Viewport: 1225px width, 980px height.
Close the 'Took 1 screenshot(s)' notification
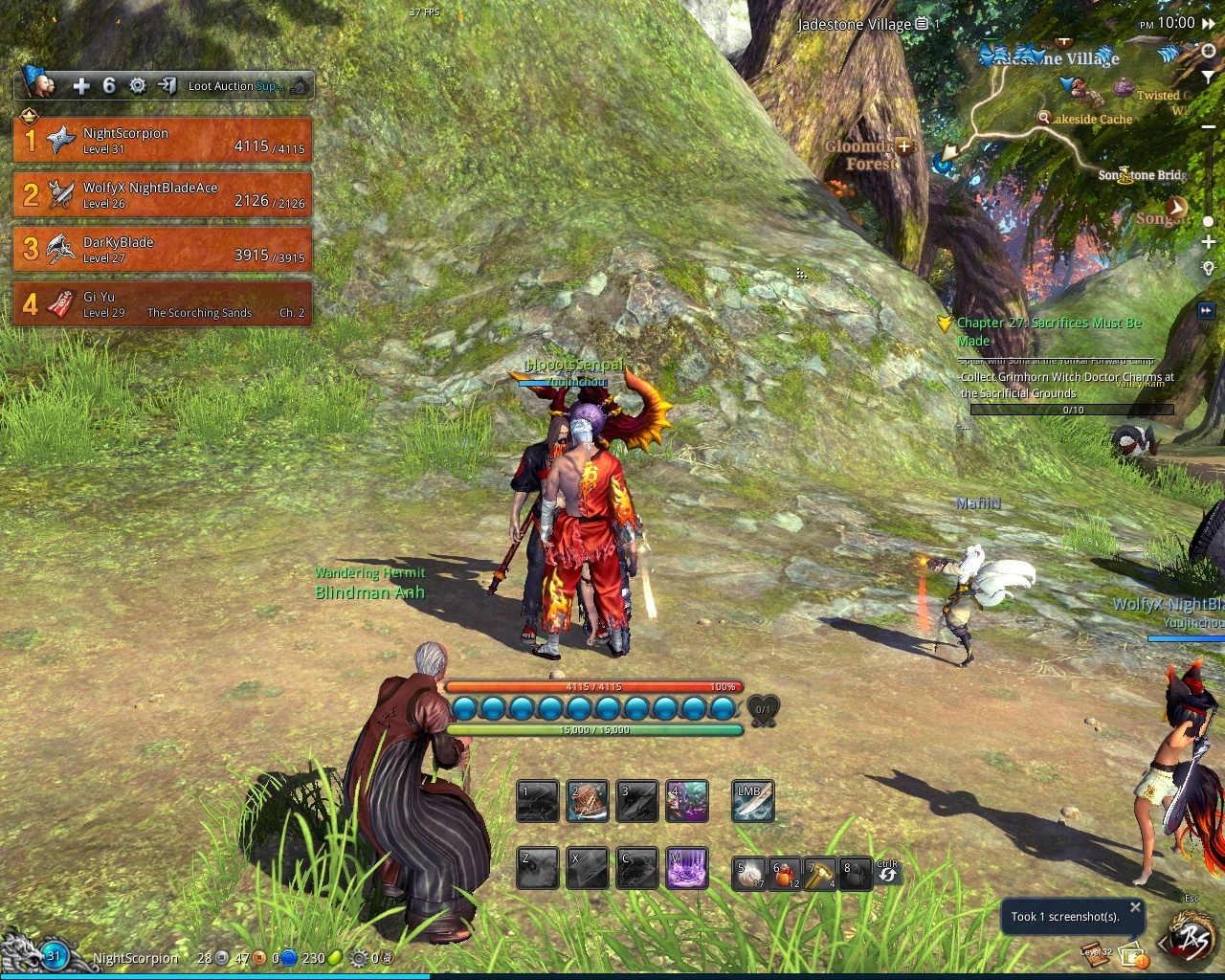tap(1135, 906)
